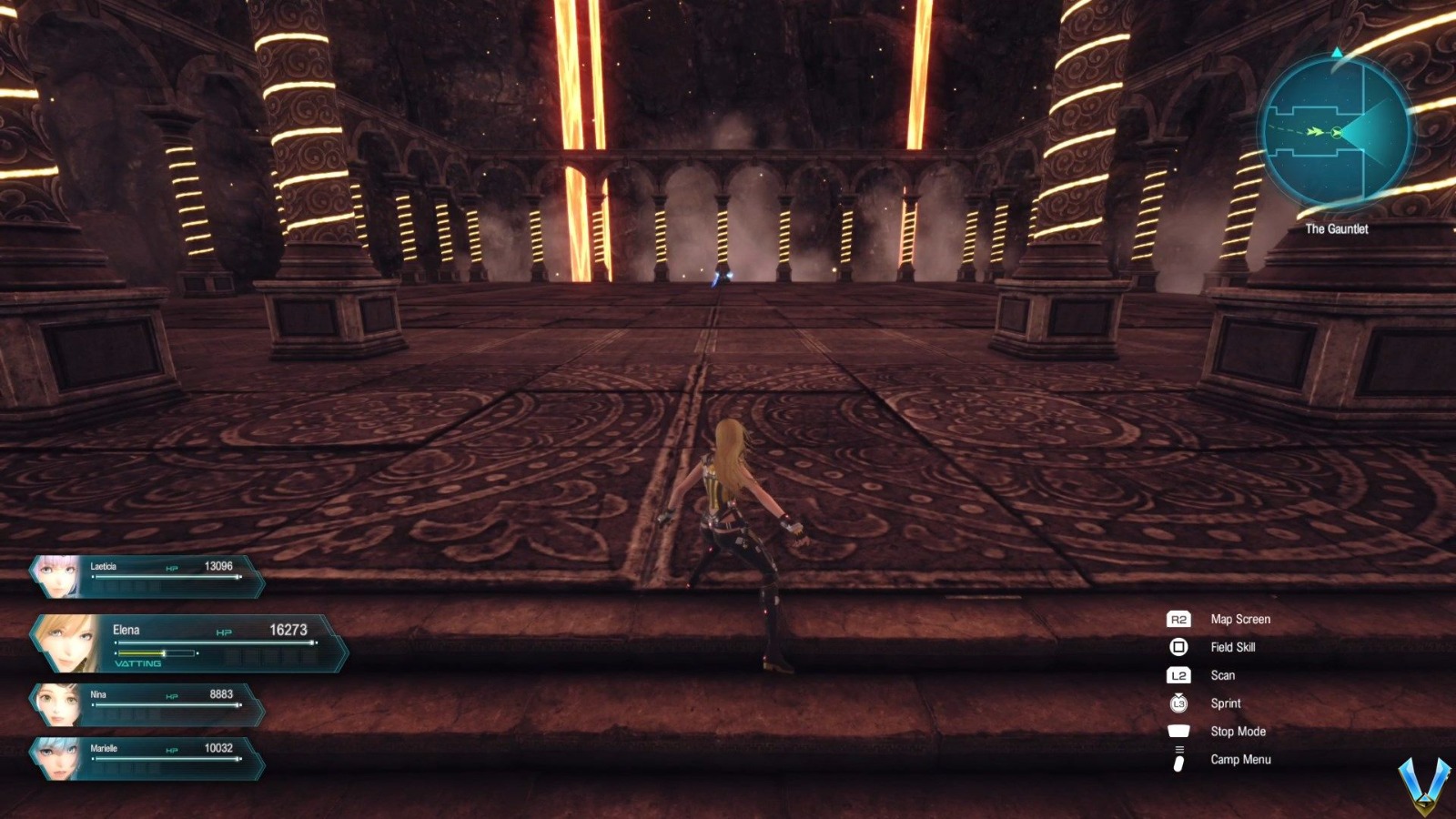Click the Map Screen label
The image size is (1456, 819).
click(1241, 619)
